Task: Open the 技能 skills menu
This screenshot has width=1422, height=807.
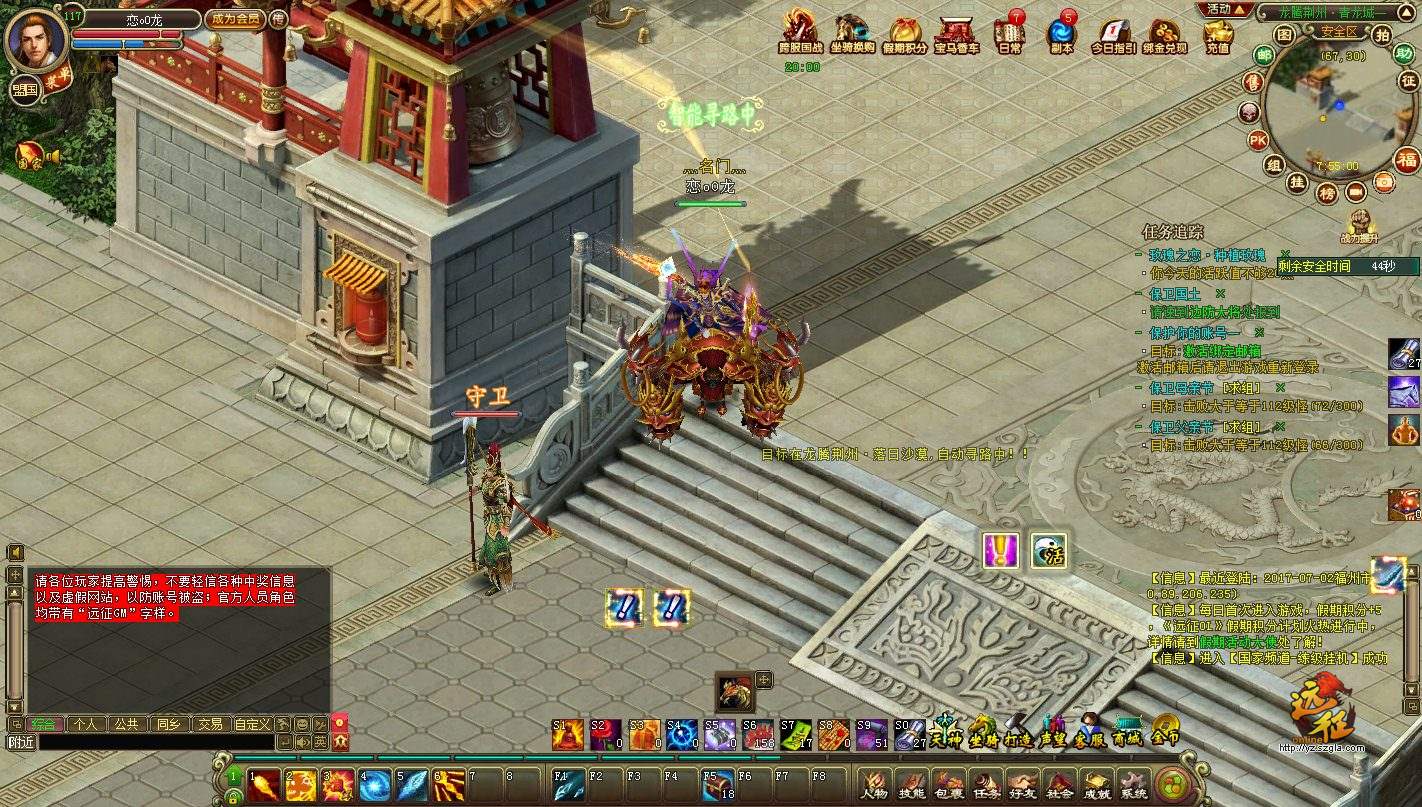Action: tap(911, 784)
